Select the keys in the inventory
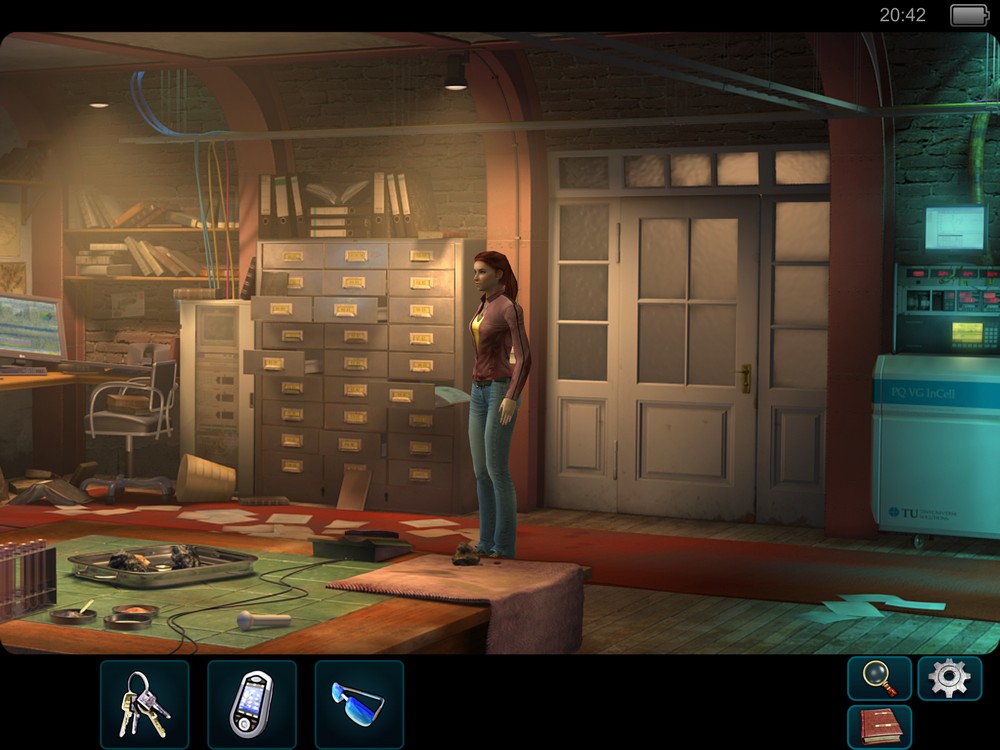 [x=144, y=704]
